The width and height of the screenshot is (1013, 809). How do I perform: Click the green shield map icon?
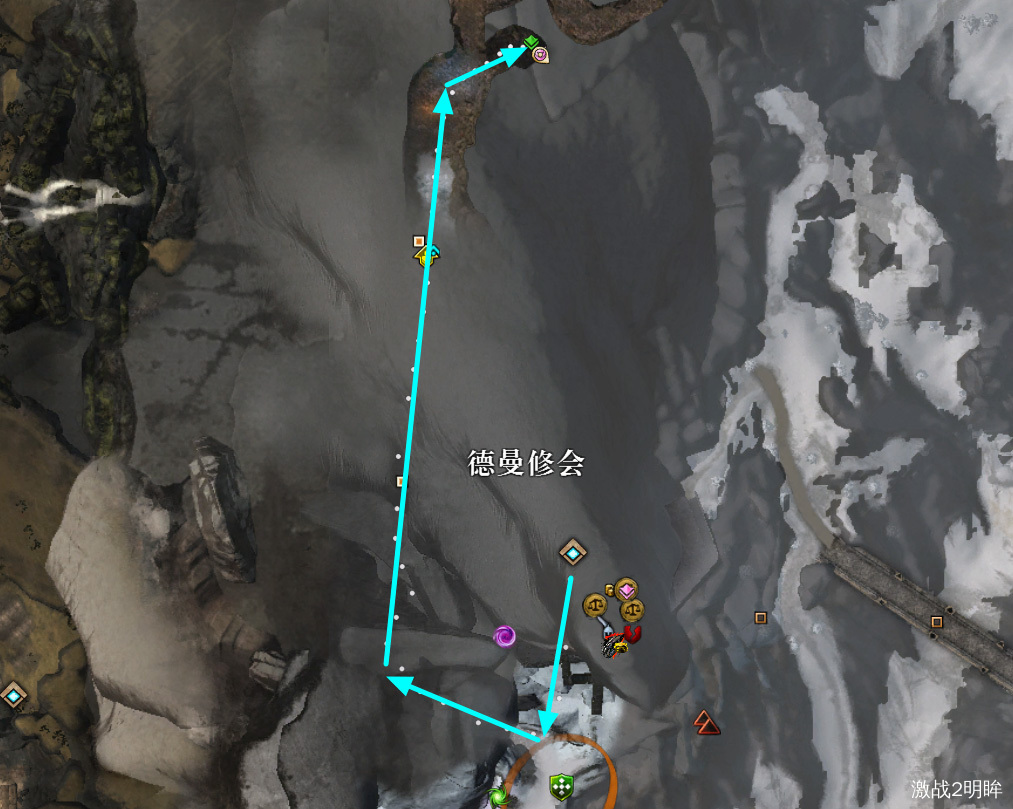point(561,787)
